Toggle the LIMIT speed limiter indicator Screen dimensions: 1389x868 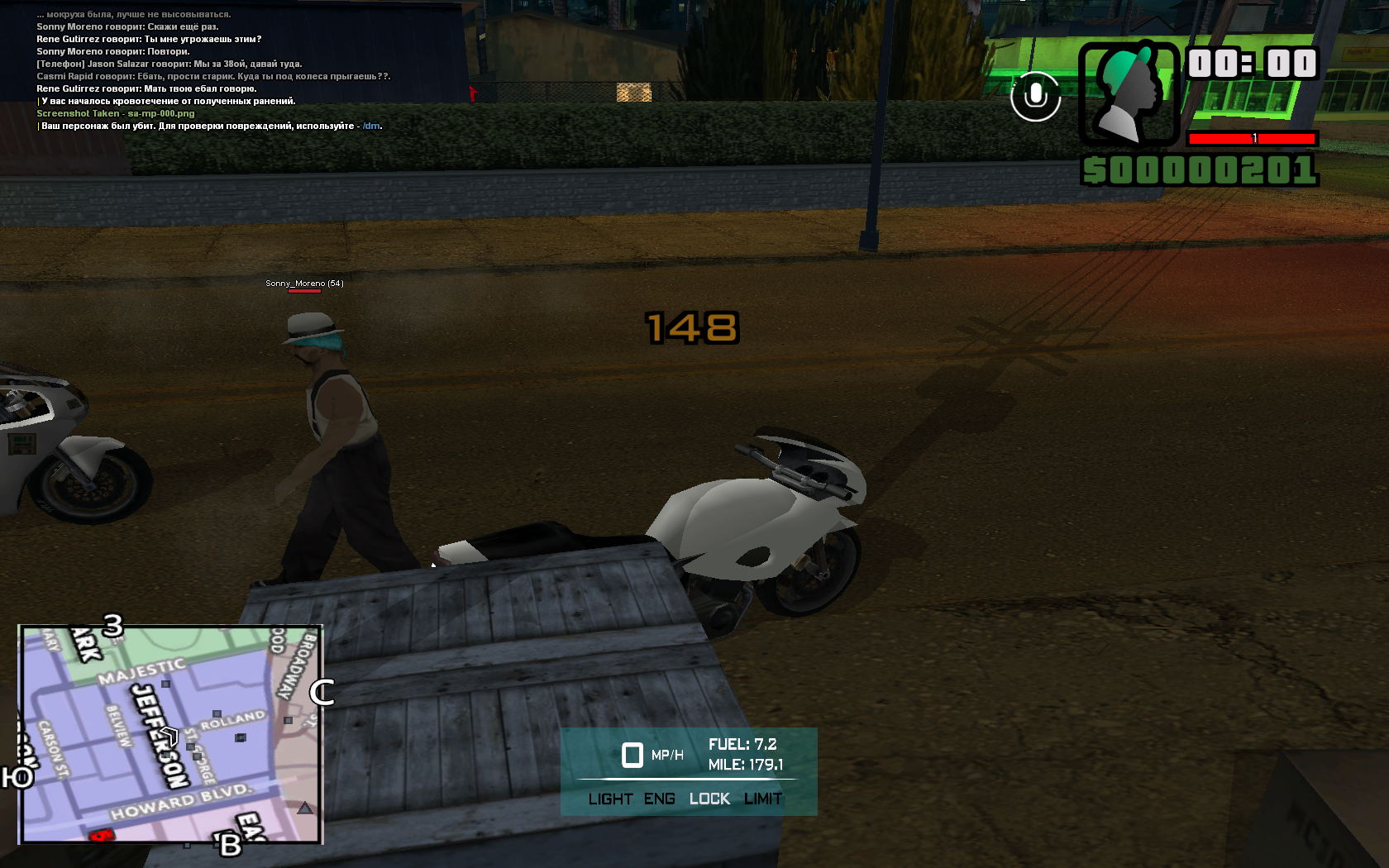click(762, 799)
